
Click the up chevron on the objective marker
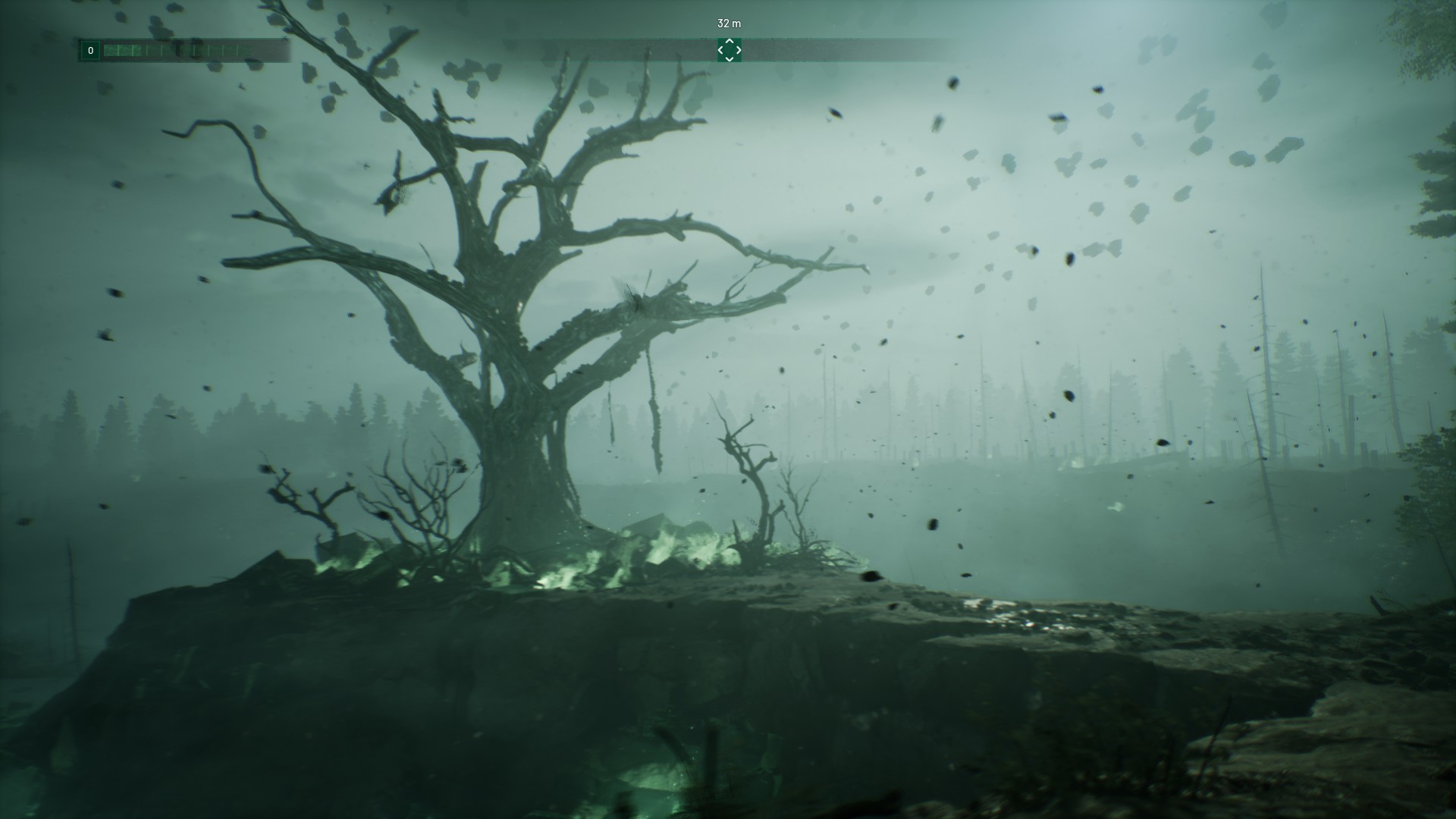point(730,42)
